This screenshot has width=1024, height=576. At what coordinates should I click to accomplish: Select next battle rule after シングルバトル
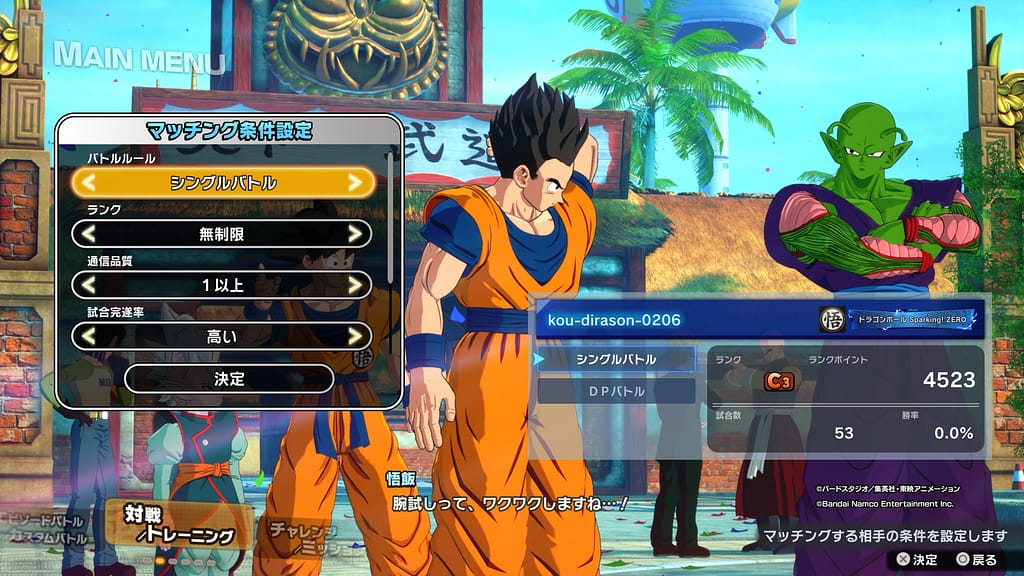(x=354, y=183)
